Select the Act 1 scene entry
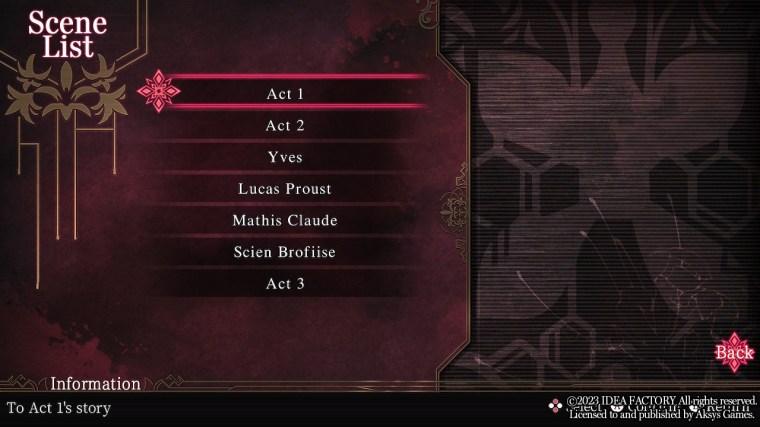Screen dimensions: 760x427 click(285, 94)
